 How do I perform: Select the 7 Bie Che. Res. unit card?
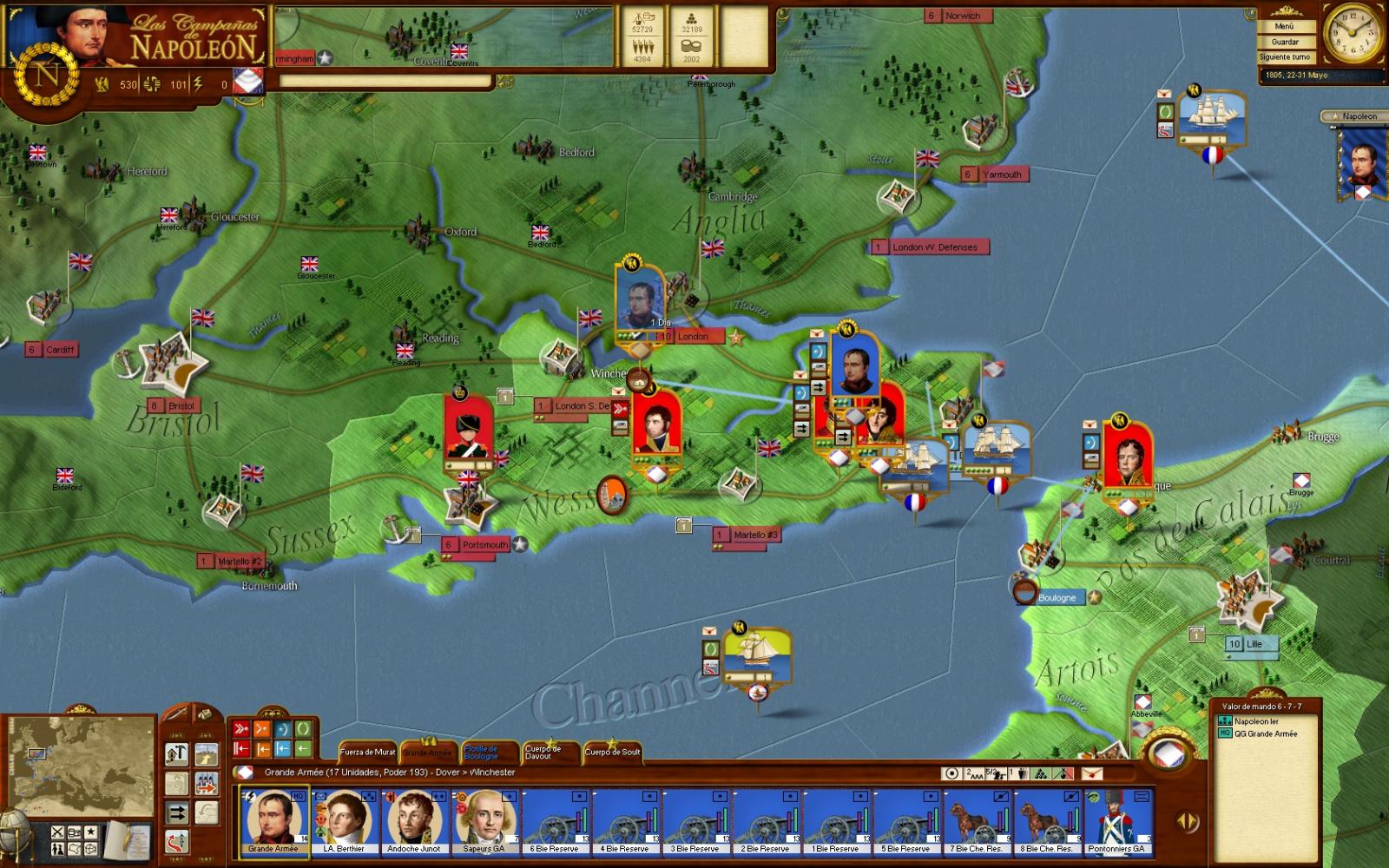pyautogui.click(x=978, y=821)
